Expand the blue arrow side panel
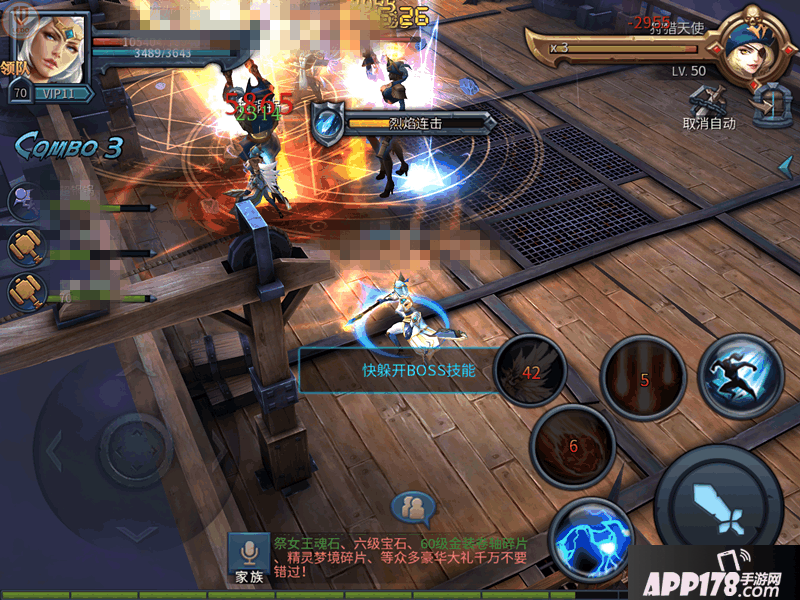Viewport: 800px width, 600px height. coord(787,164)
